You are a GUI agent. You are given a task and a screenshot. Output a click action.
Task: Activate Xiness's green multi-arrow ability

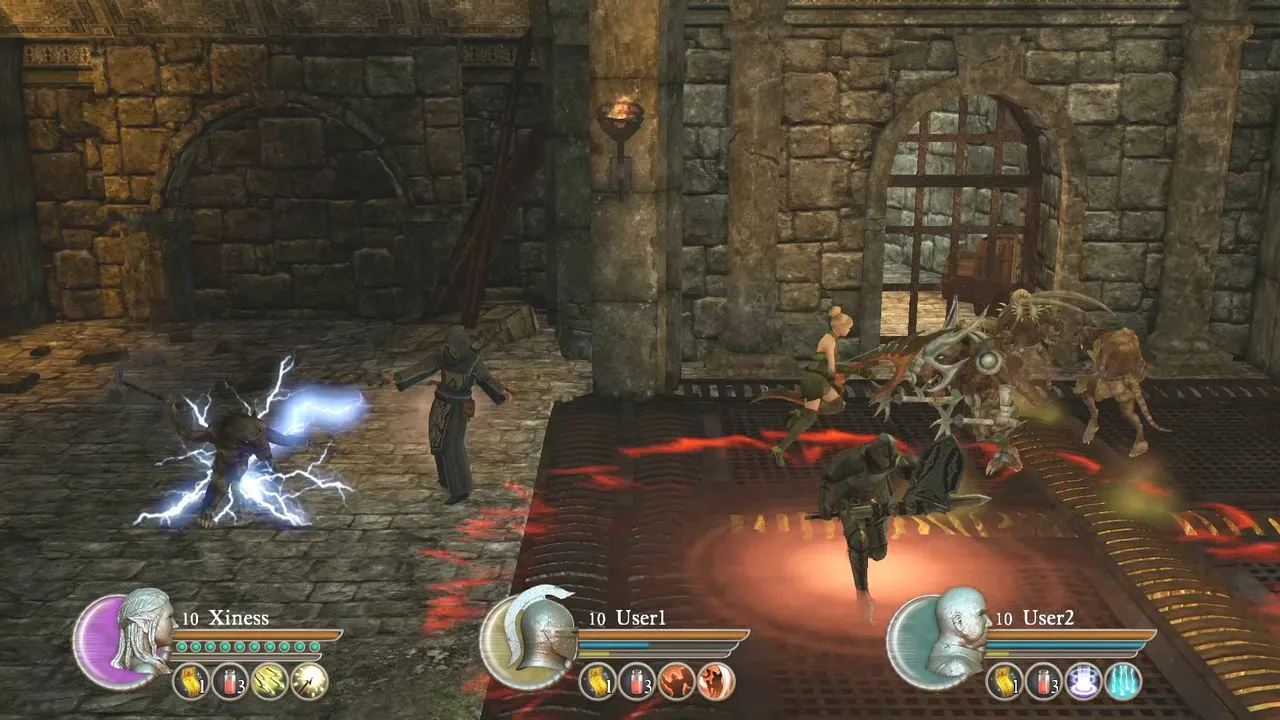pyautogui.click(x=270, y=681)
